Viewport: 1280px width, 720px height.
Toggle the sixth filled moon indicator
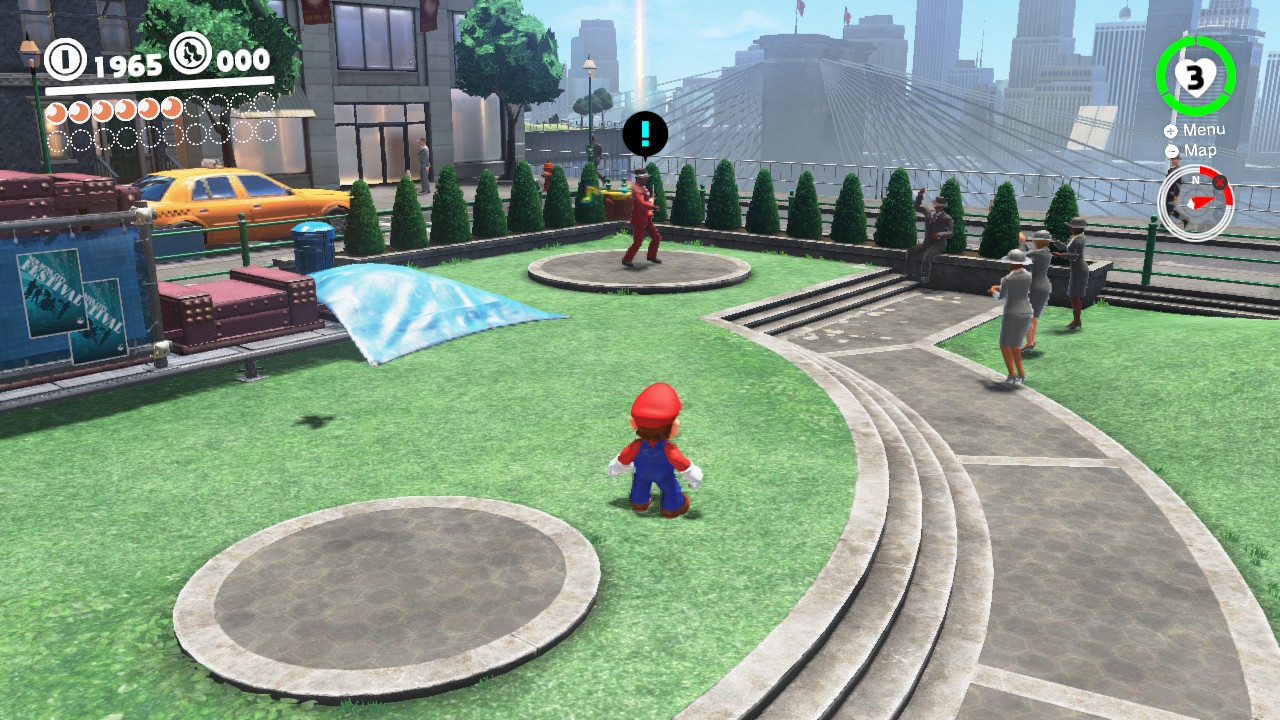pos(172,110)
